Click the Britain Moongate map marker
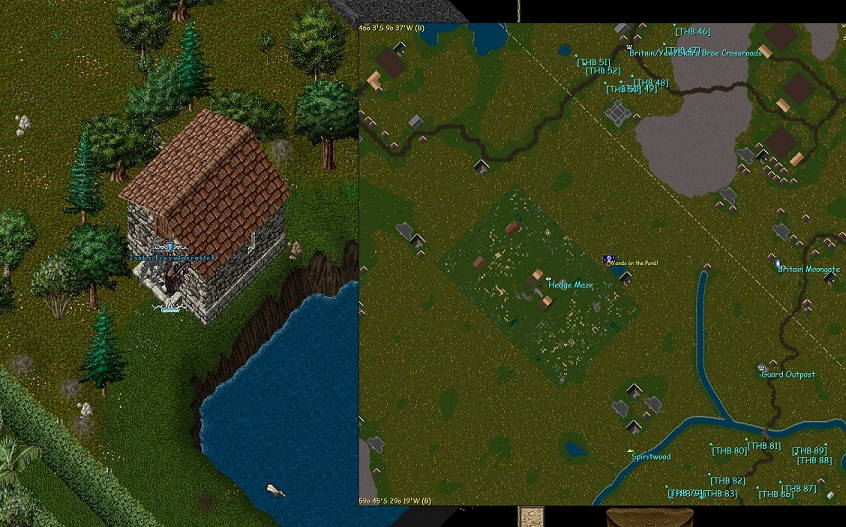Screen dimensions: 846x527 (x=808, y=268)
